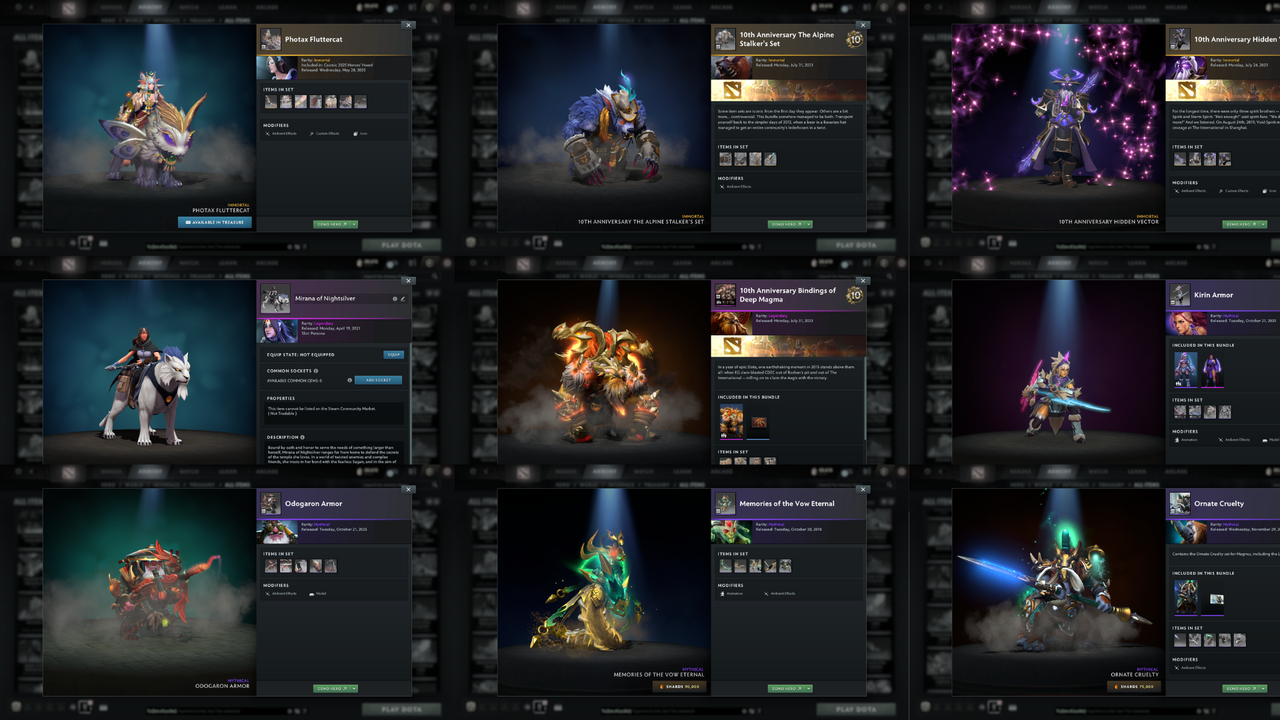The height and width of the screenshot is (720, 1280).
Task: Switch to the ARMORY tab in top navigation
Action: pyautogui.click(x=150, y=6)
